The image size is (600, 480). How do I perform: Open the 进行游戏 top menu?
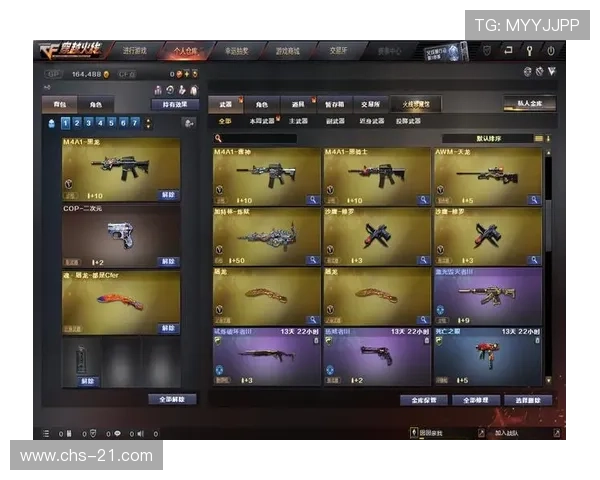click(x=134, y=49)
